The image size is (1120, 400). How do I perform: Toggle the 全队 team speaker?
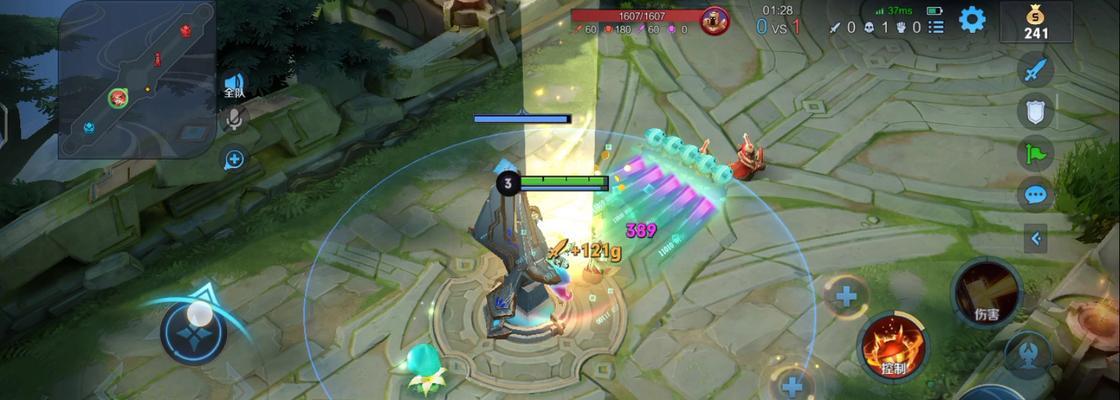click(234, 84)
